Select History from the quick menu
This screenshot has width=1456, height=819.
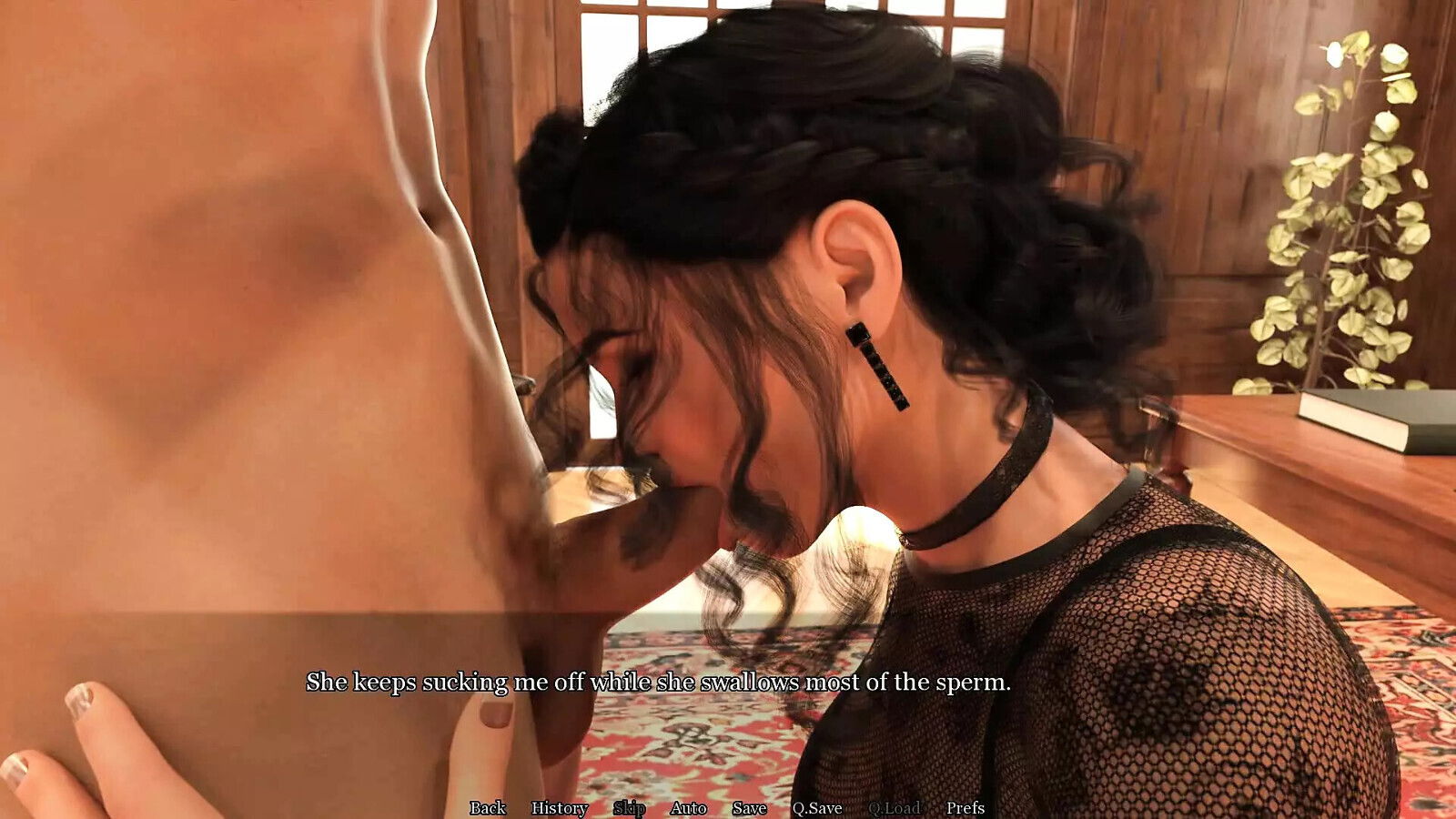tap(558, 808)
